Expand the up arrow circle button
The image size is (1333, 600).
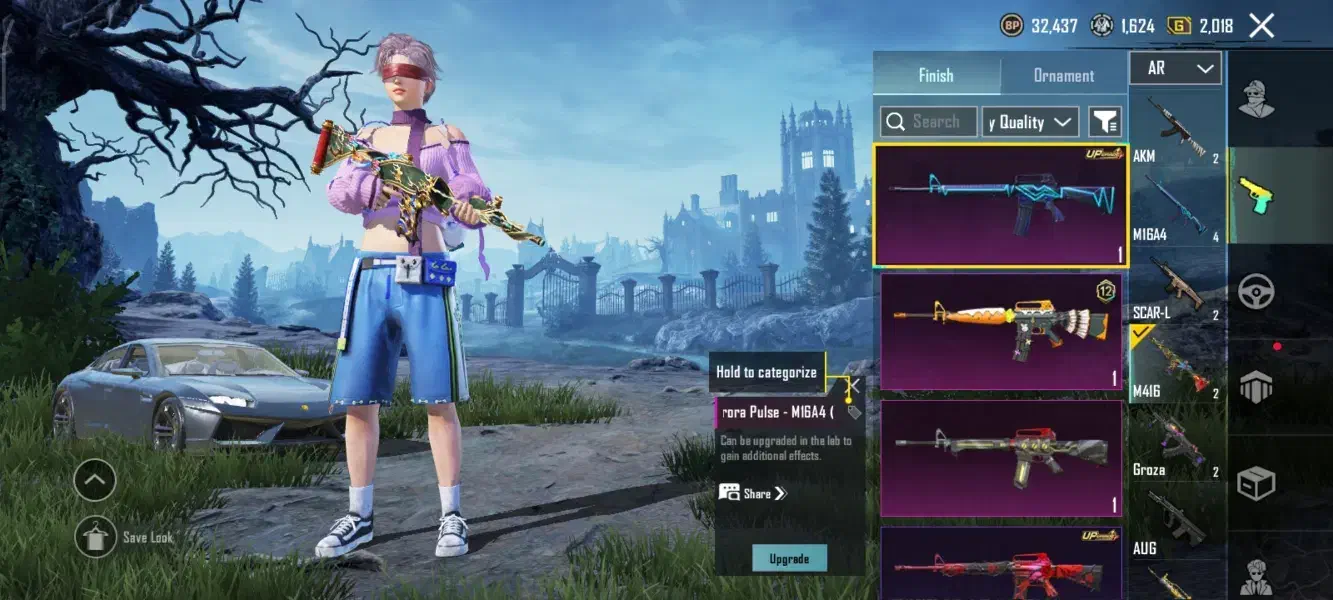click(x=95, y=481)
